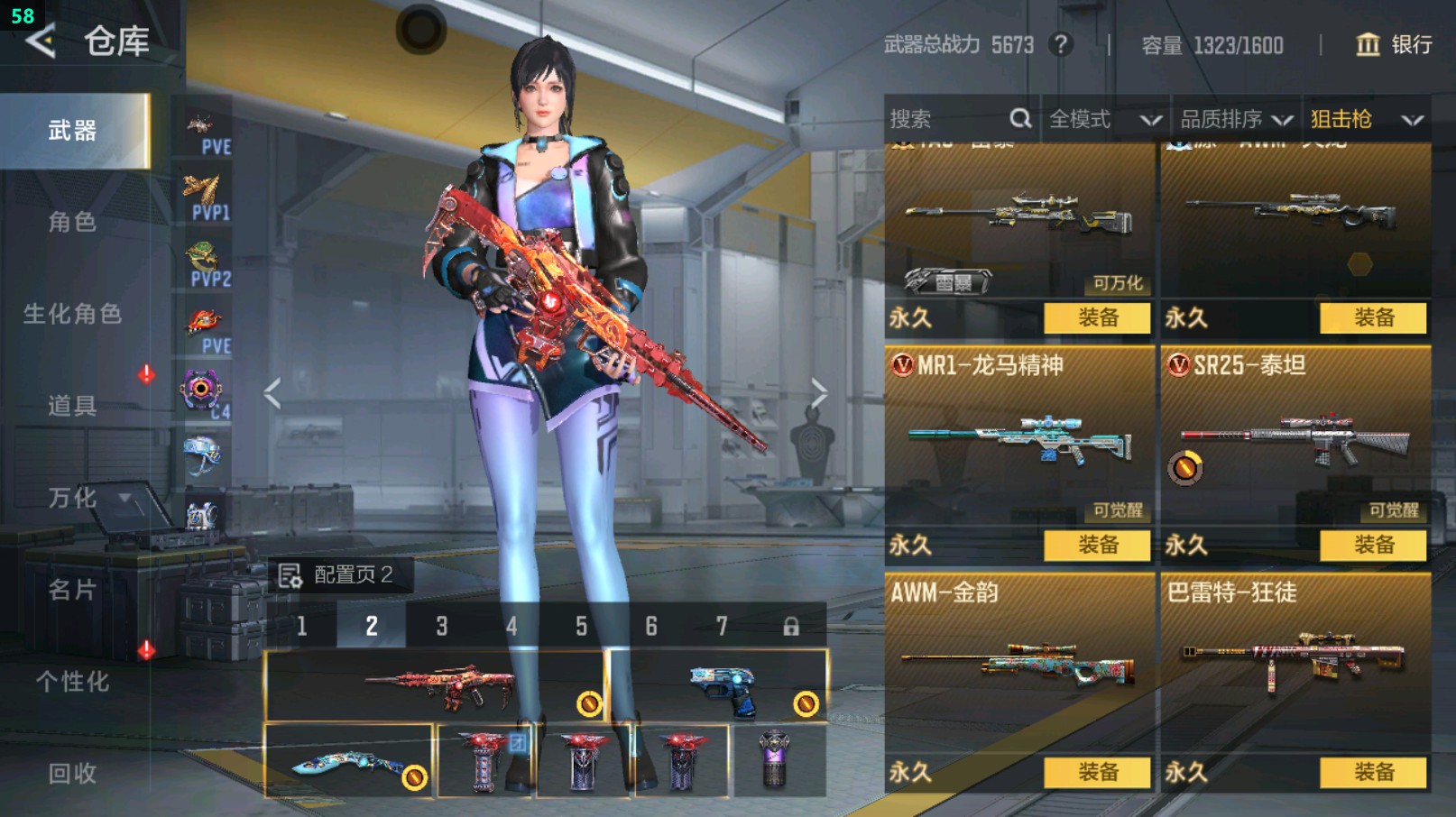Select the 道具 tab
1456x817 pixels.
72,406
